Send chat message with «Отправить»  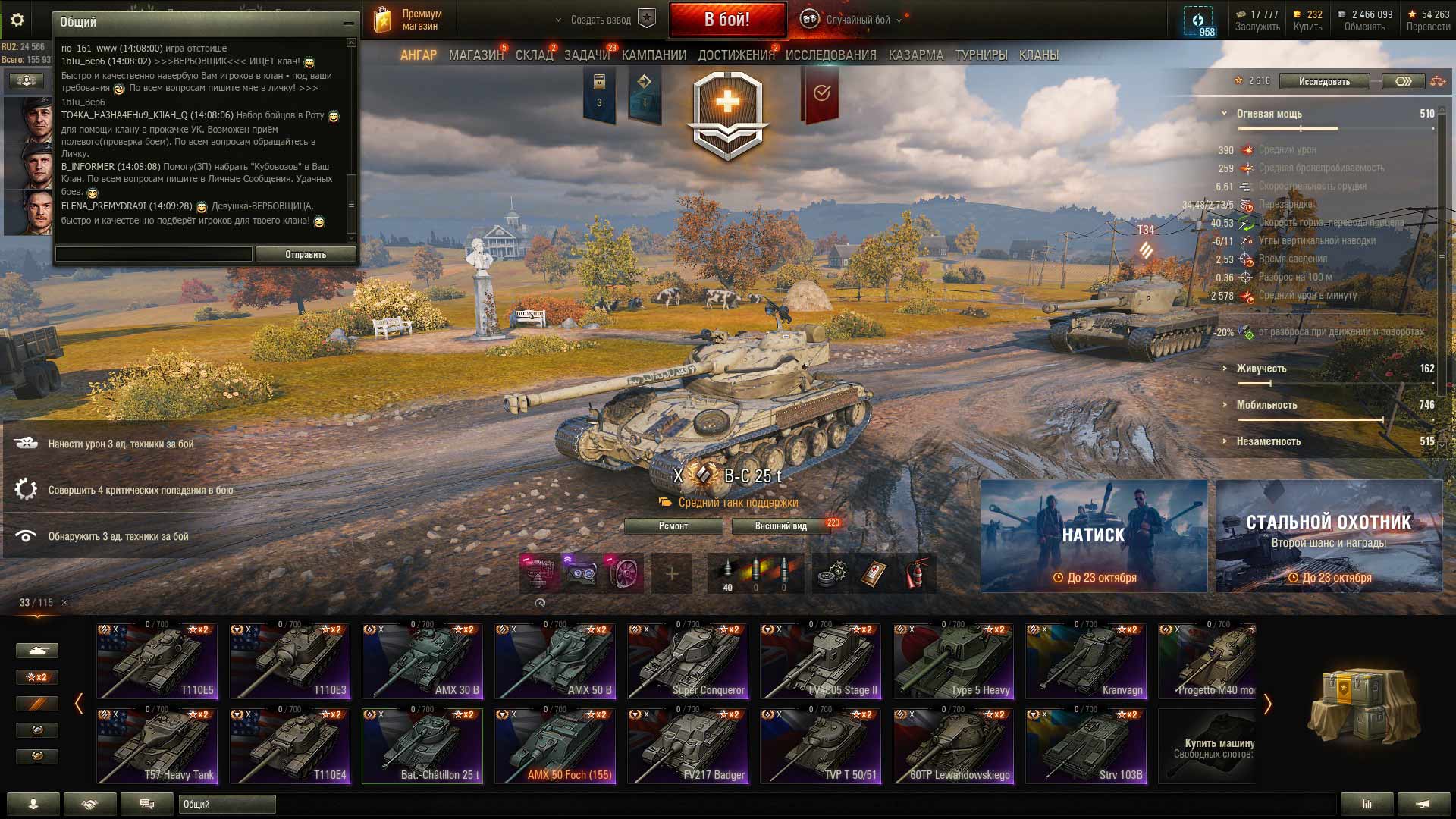coord(306,255)
